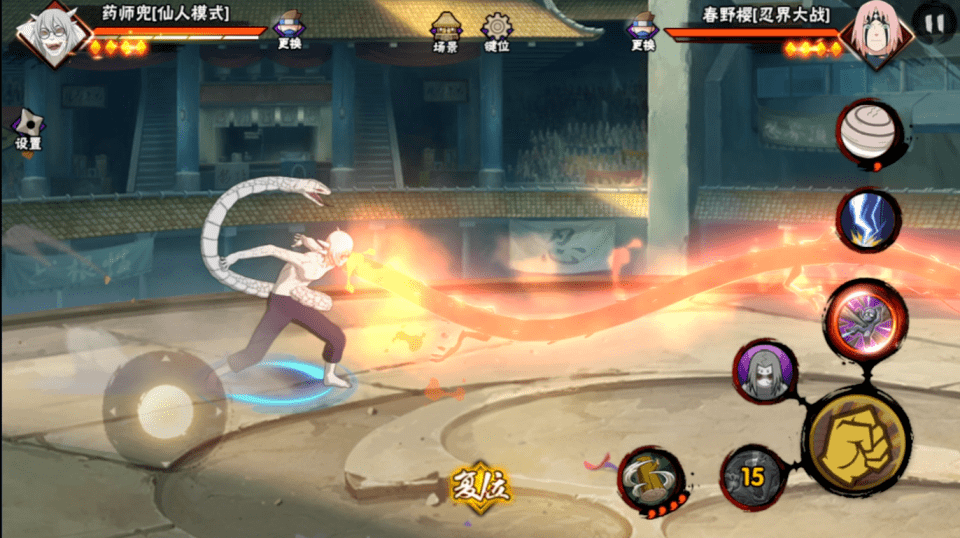Image resolution: width=960 pixels, height=538 pixels.
Task: Open the 键位 key layout settings
Action: [x=496, y=32]
